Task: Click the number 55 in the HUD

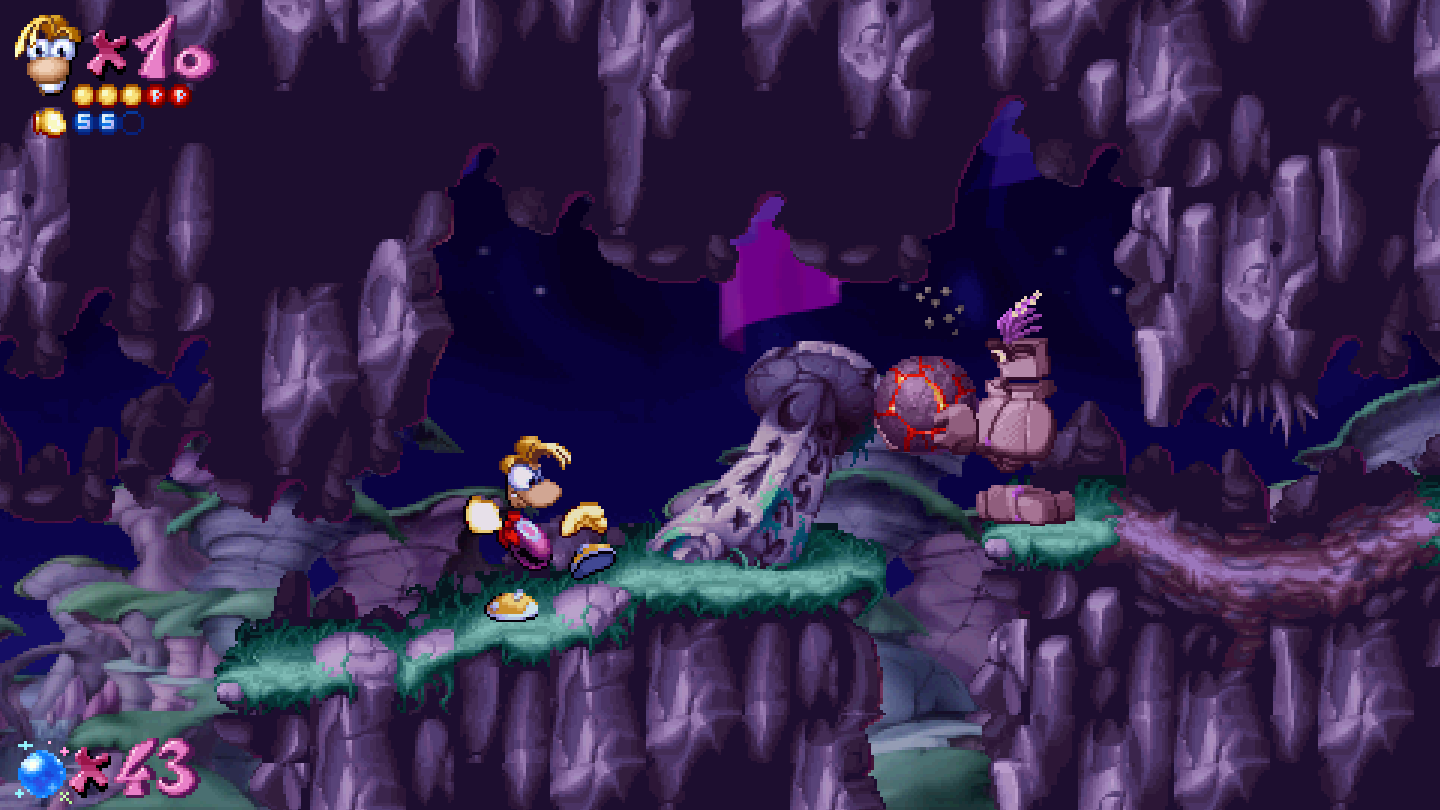Action: 97,122
